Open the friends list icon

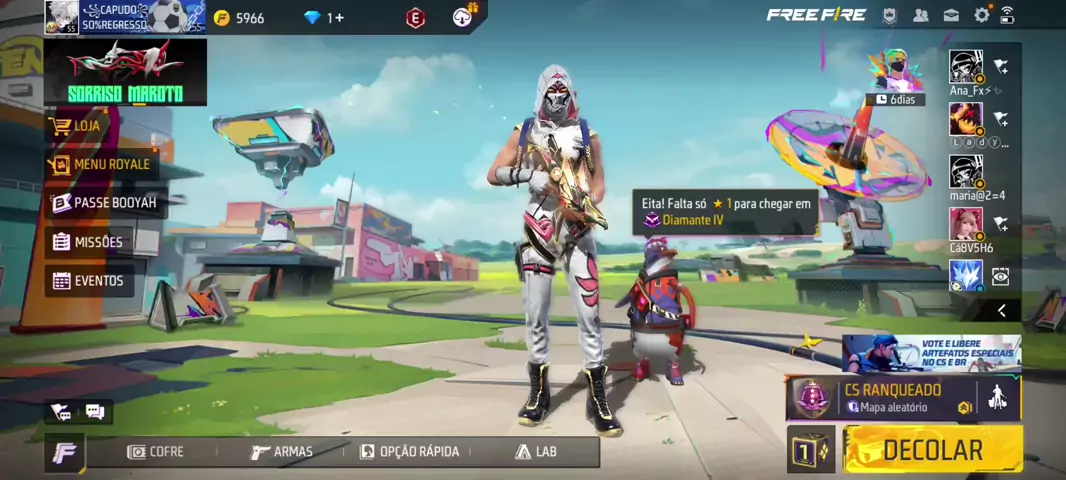coord(921,15)
